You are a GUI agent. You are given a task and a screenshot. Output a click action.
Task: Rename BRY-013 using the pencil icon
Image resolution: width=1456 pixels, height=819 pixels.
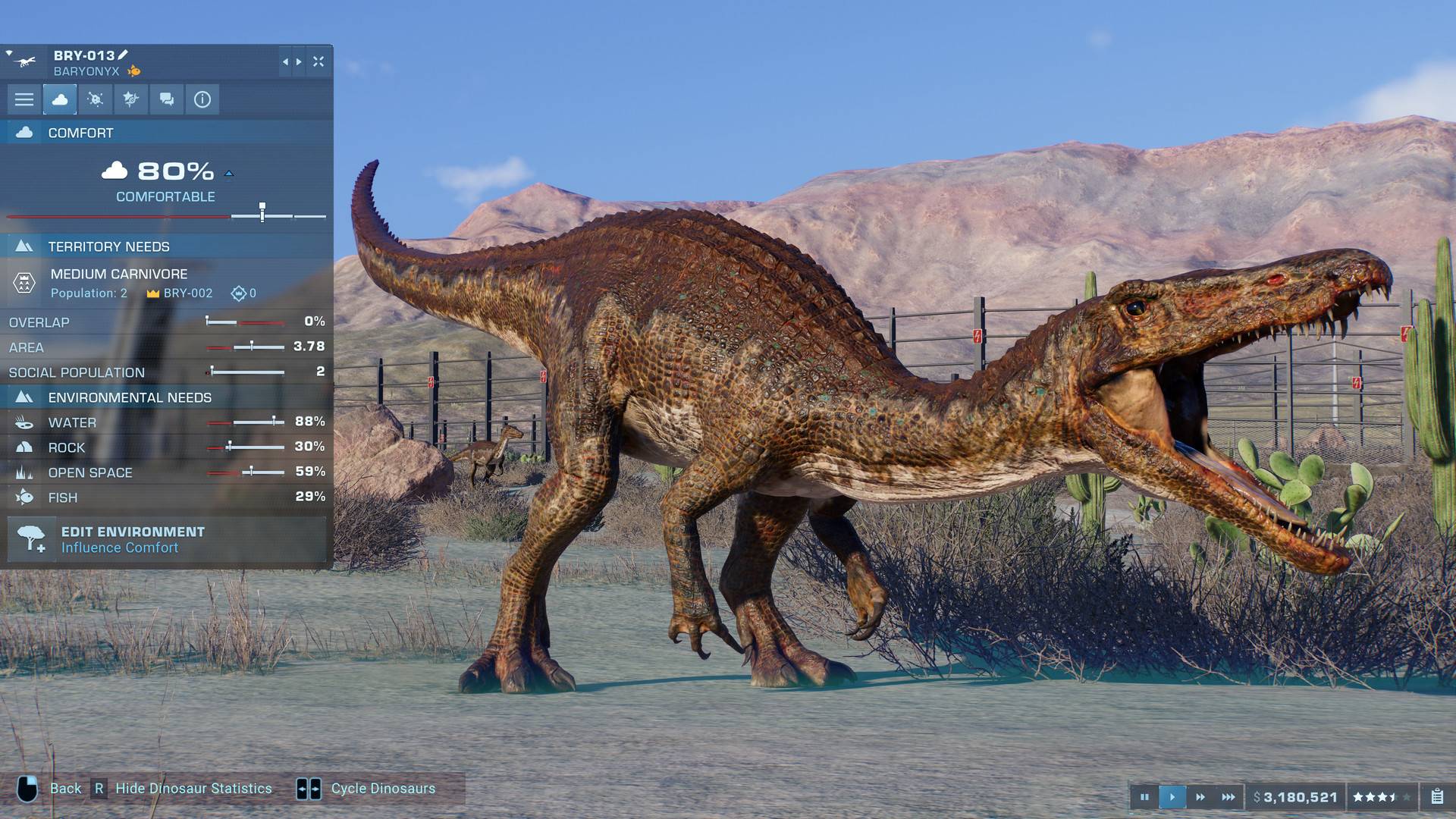click(123, 56)
